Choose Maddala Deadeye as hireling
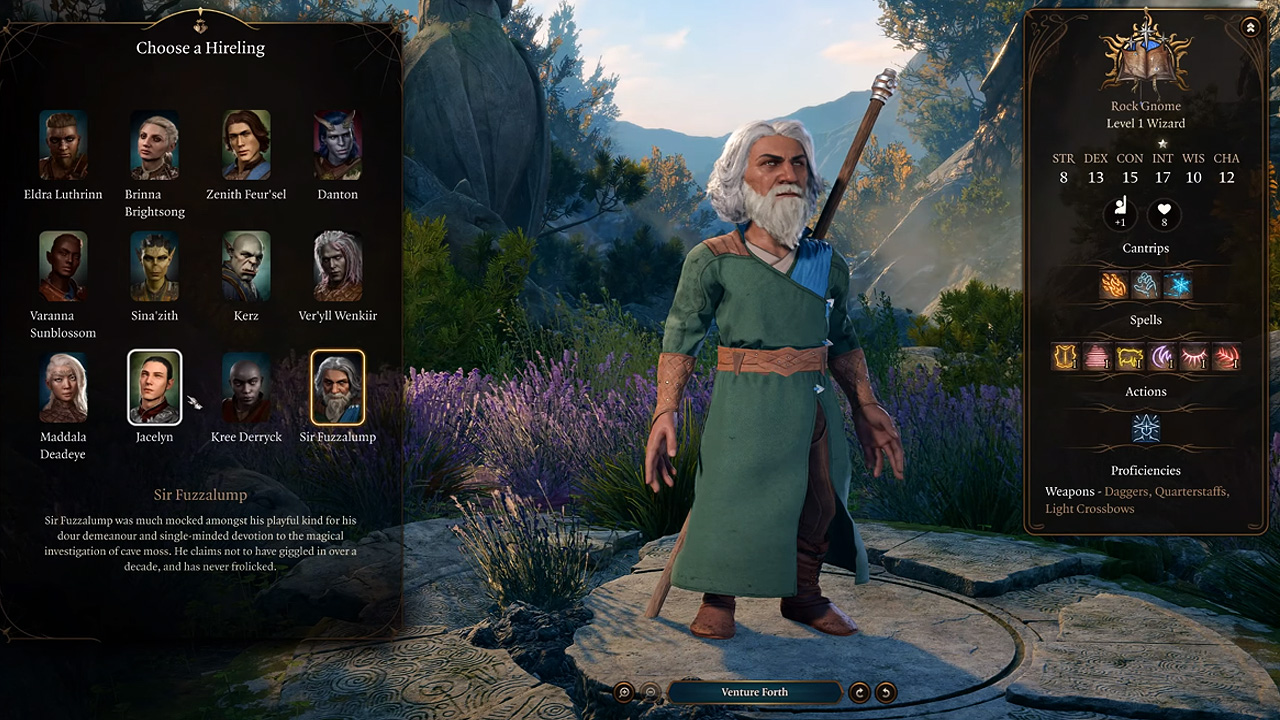1280x720 pixels. coord(63,387)
